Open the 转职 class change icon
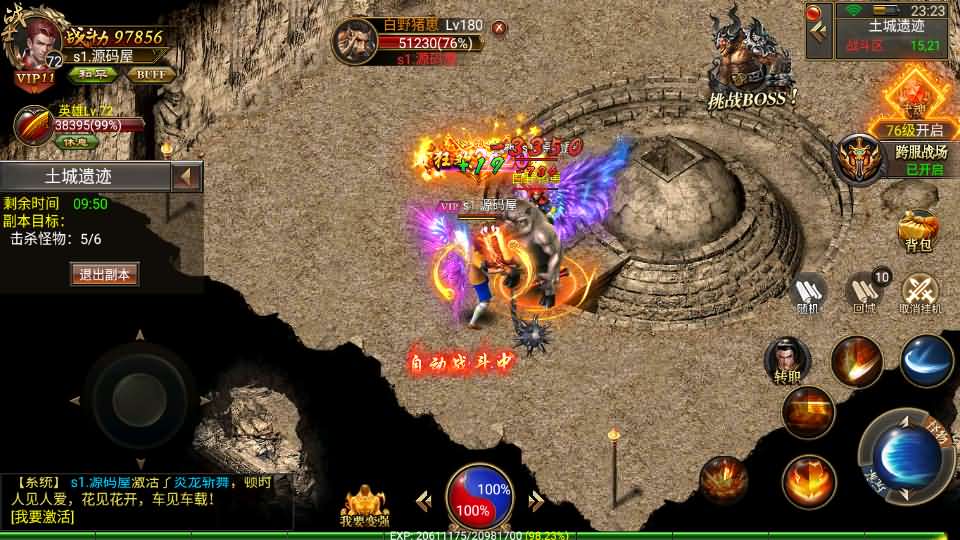 tap(788, 362)
